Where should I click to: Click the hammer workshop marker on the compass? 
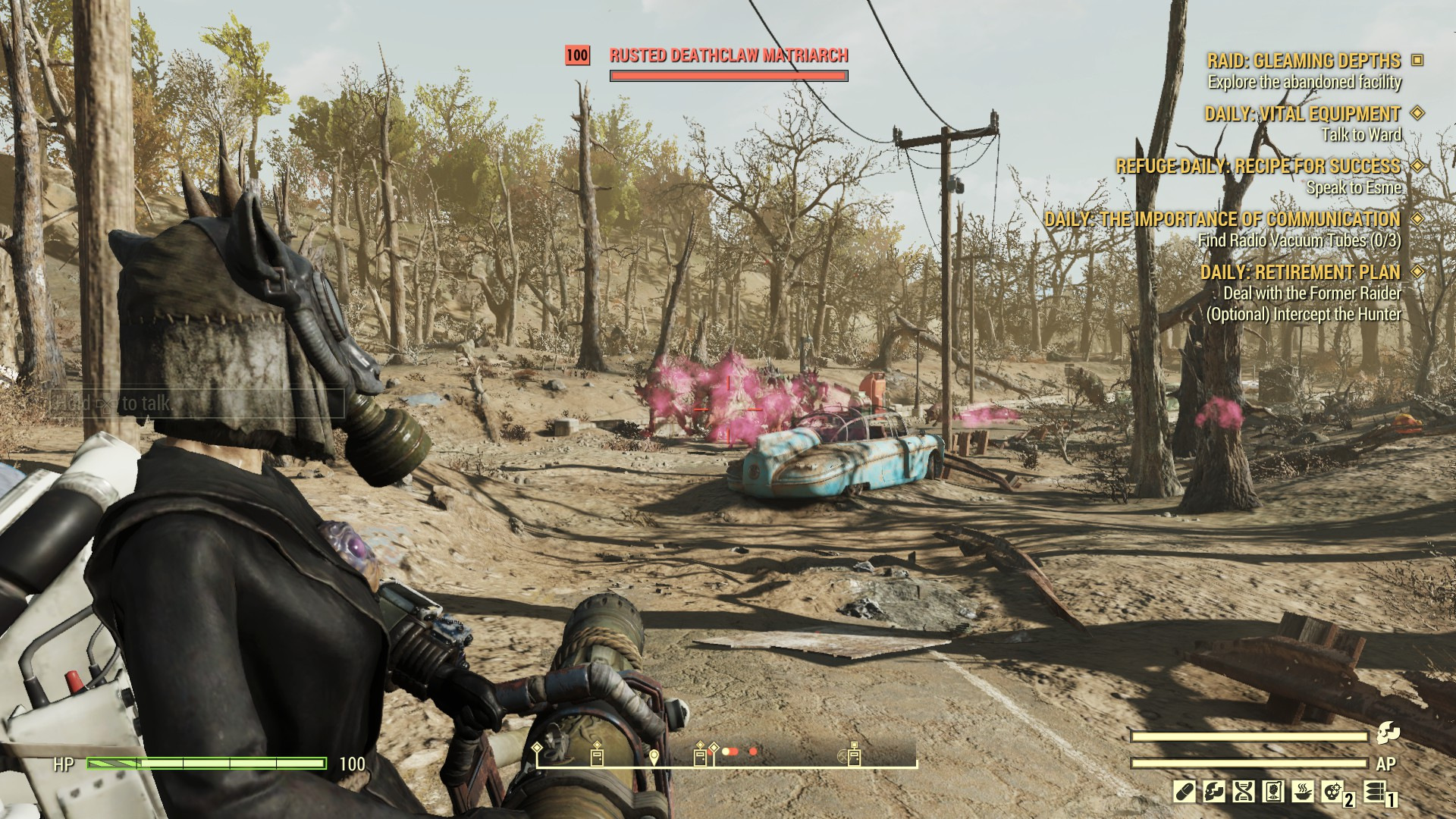pos(843,757)
